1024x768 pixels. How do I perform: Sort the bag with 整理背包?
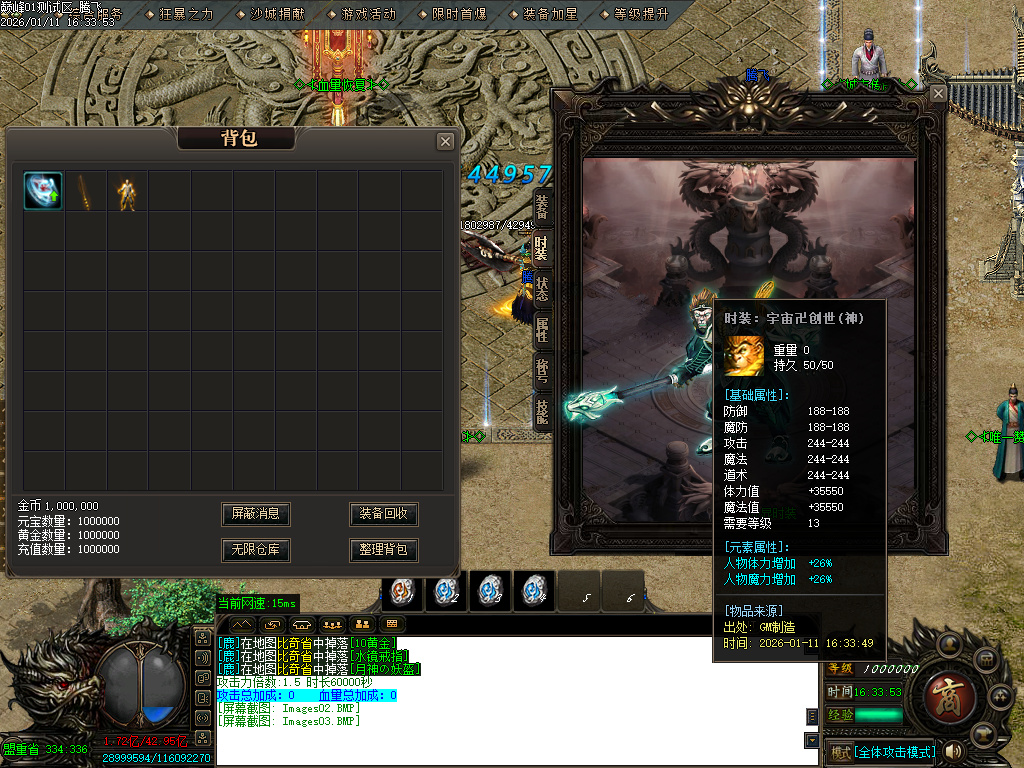coord(384,550)
